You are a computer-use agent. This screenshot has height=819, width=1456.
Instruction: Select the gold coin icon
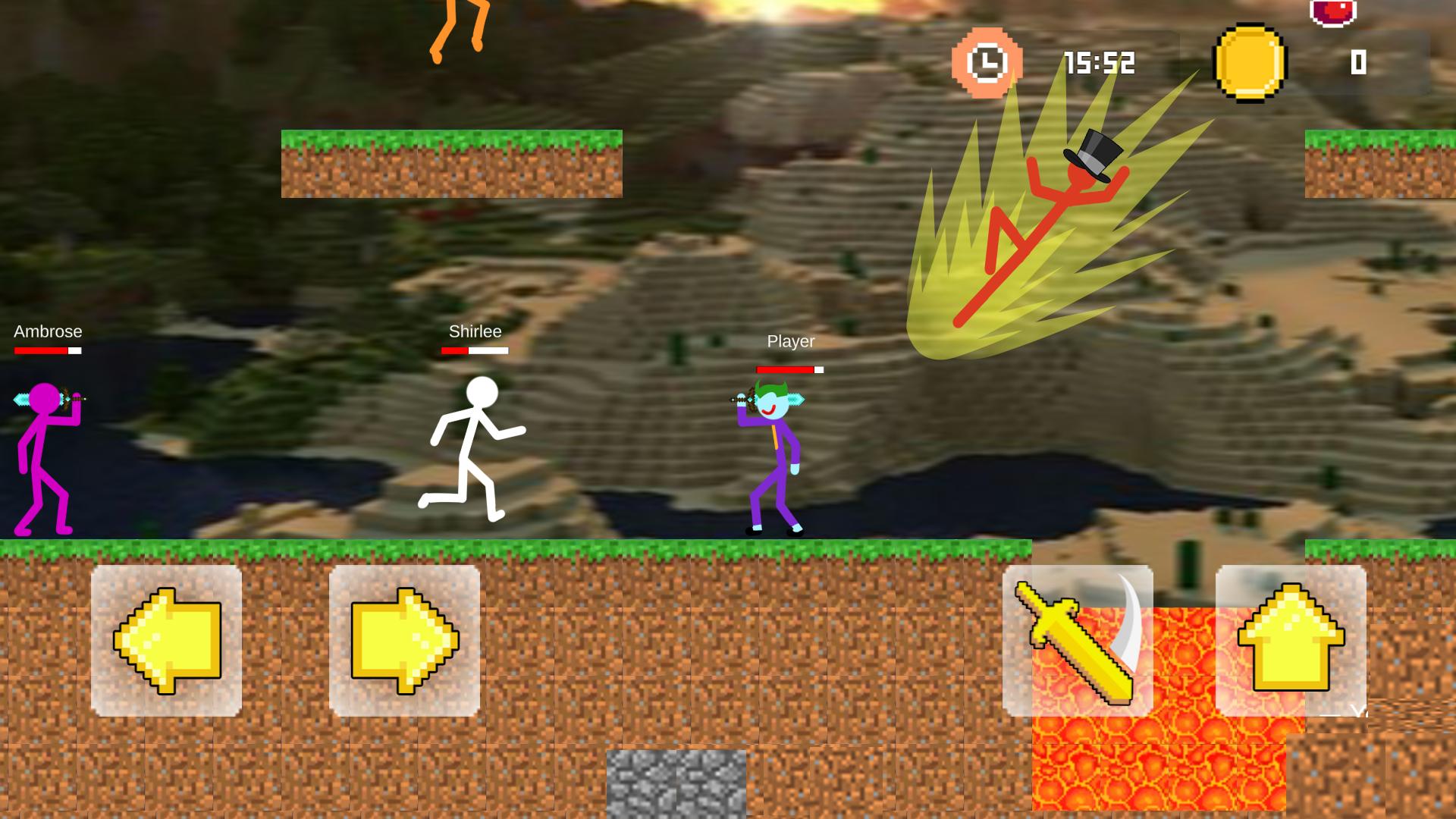pyautogui.click(x=1251, y=62)
